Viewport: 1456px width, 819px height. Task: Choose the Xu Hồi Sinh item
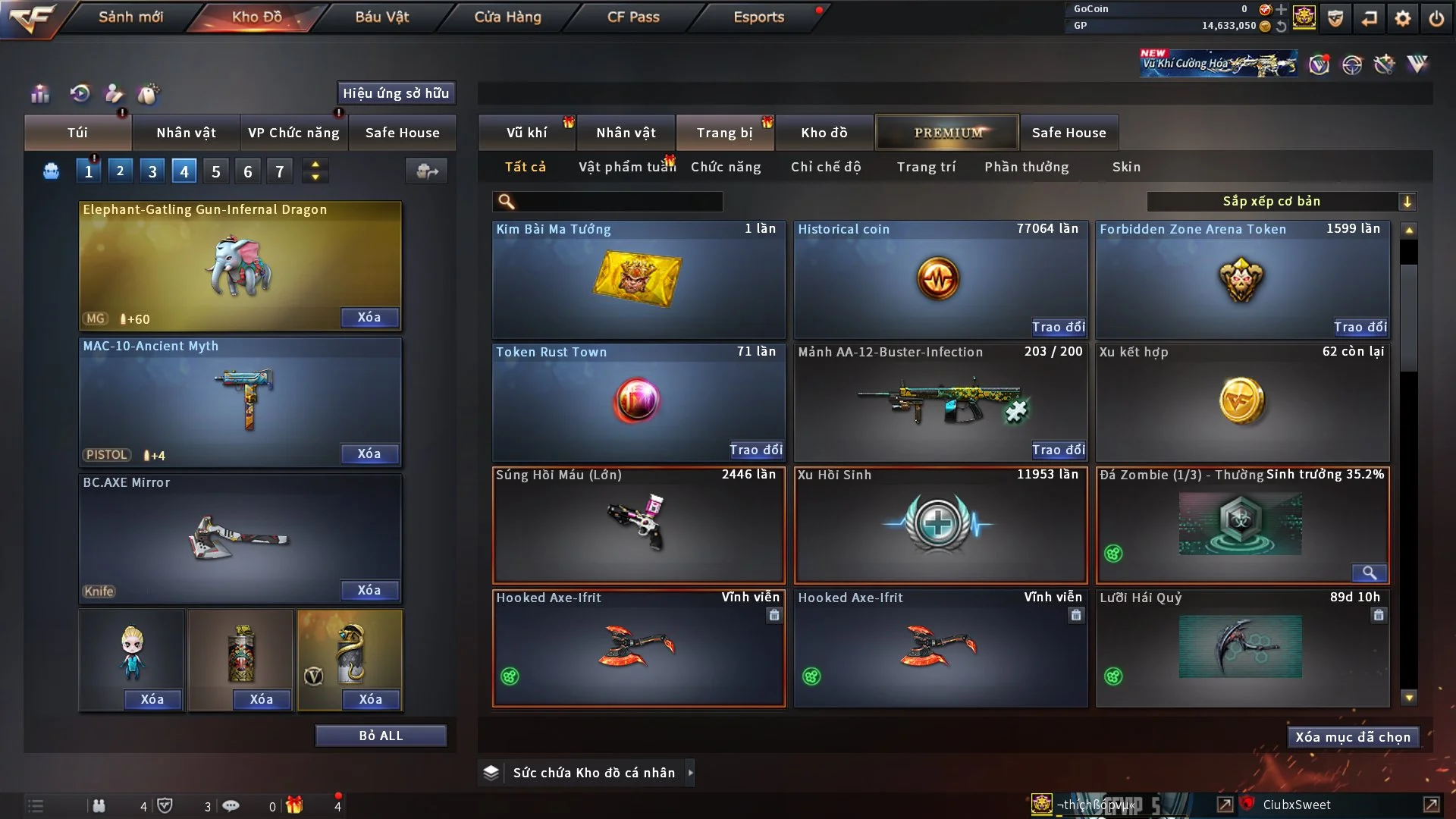pyautogui.click(x=940, y=525)
